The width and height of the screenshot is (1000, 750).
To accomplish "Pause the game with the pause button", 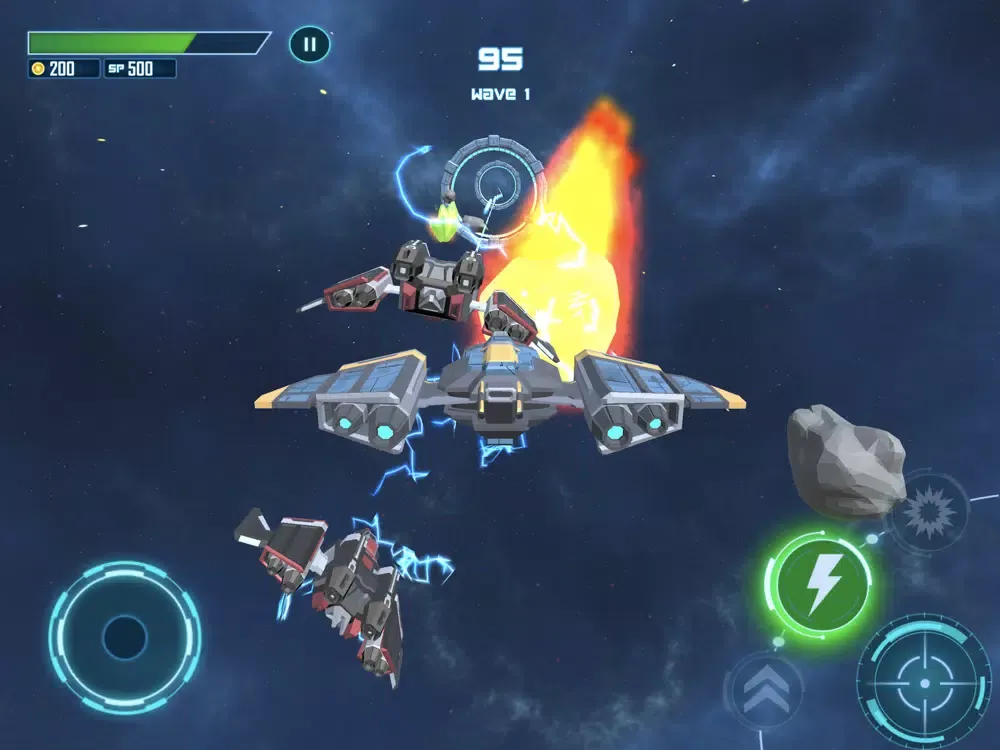I will click(x=309, y=44).
